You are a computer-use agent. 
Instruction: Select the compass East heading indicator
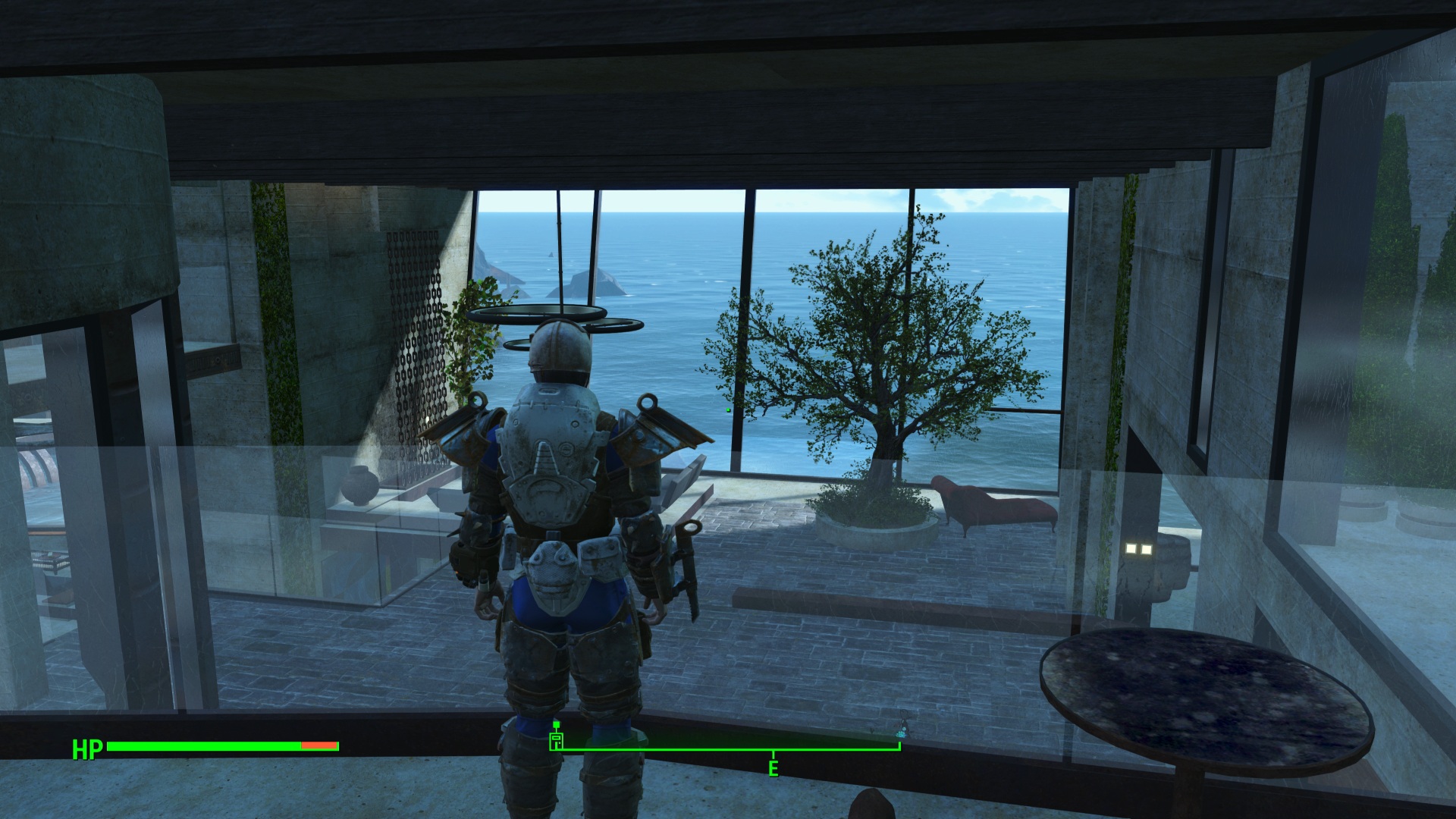tap(773, 768)
